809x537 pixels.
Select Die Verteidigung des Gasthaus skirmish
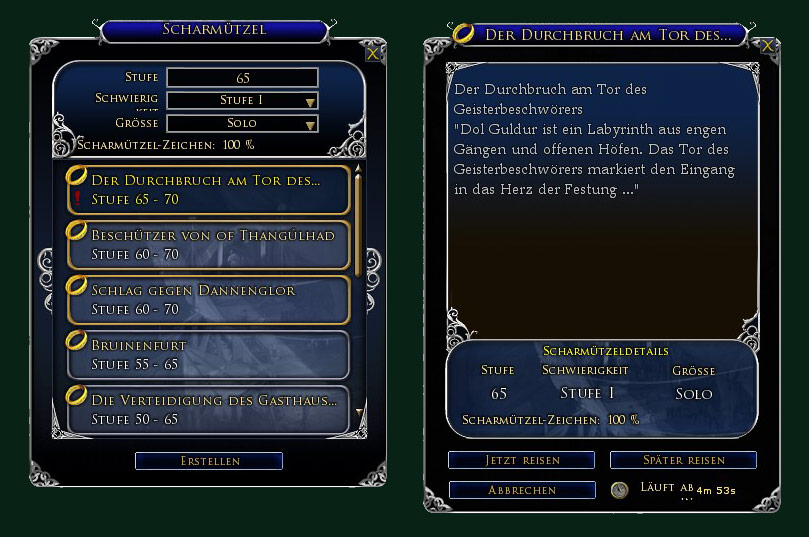[x=207, y=409]
